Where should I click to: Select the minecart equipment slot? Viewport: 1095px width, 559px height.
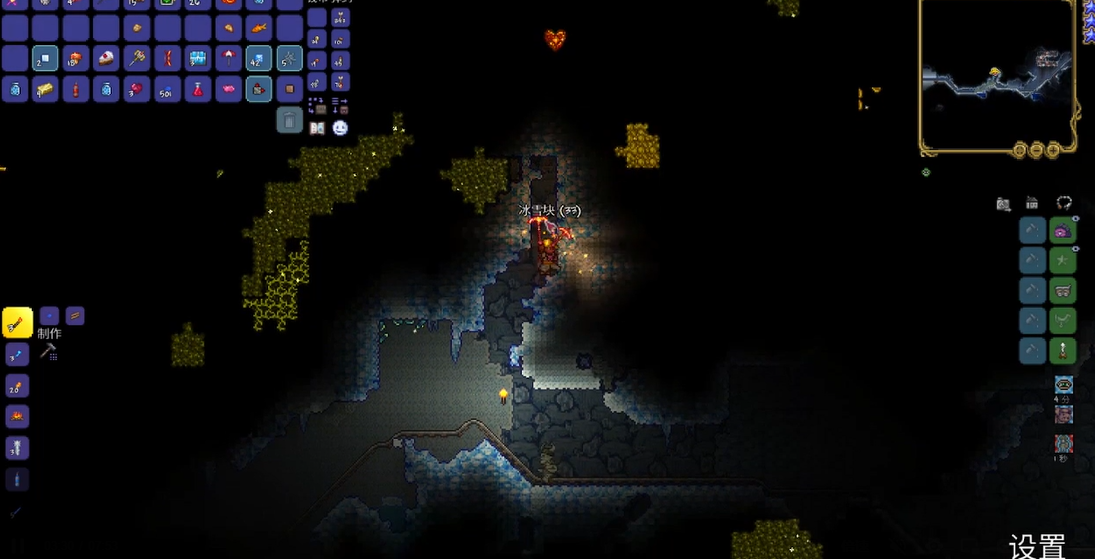point(1062,291)
